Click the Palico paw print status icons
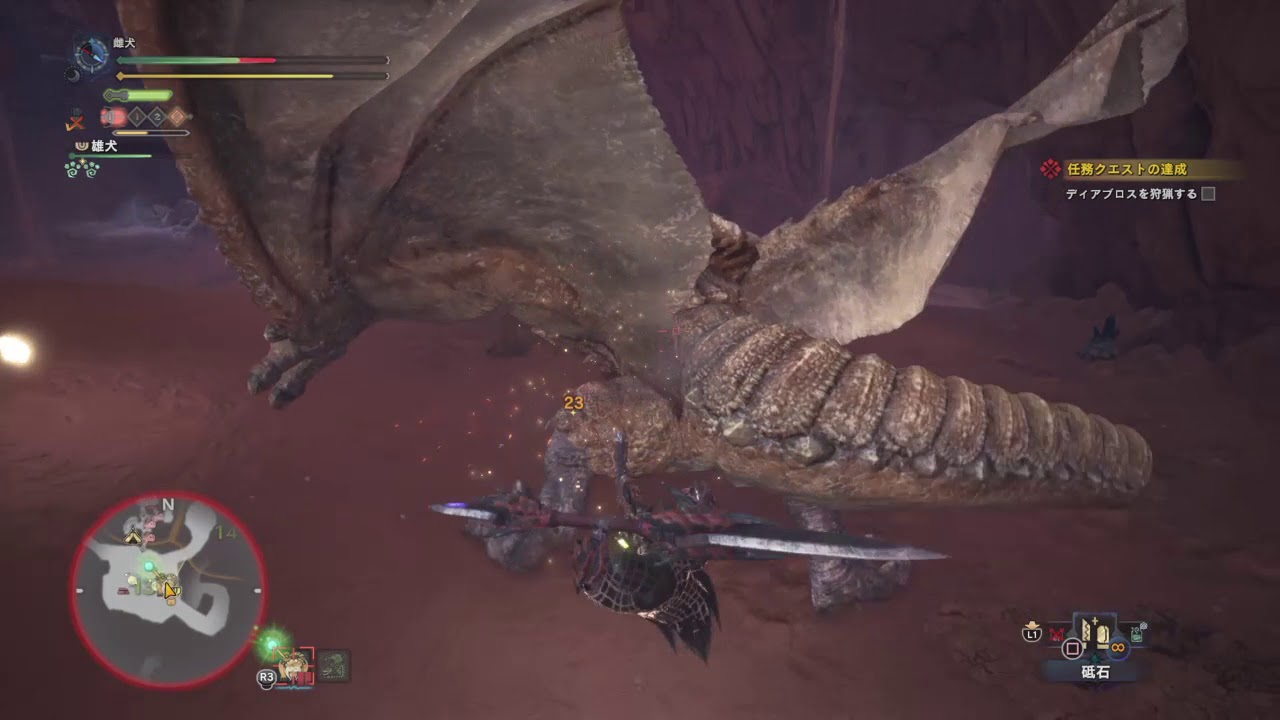The height and width of the screenshot is (720, 1280). click(81, 169)
